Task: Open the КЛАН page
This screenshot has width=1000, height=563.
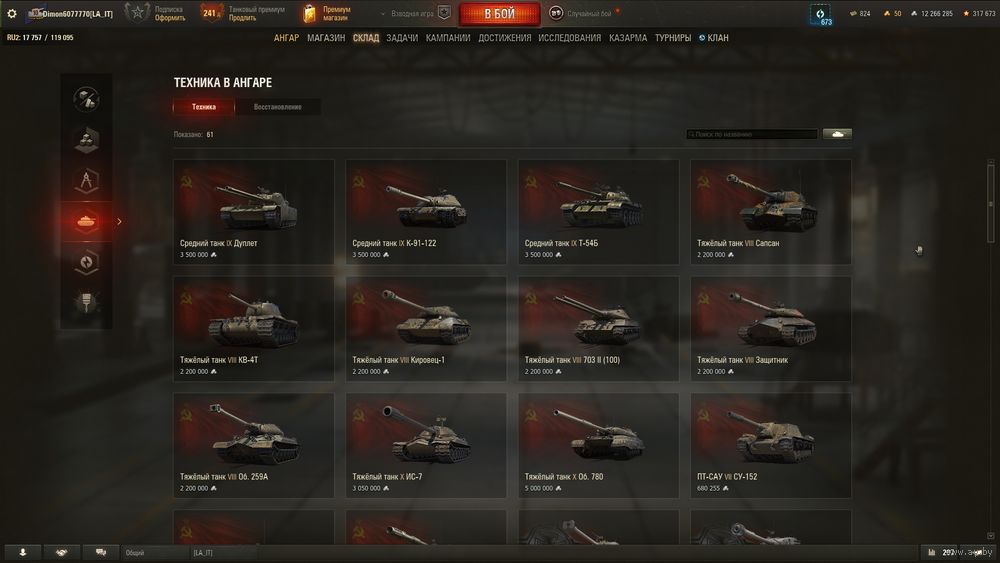Action: pos(717,38)
